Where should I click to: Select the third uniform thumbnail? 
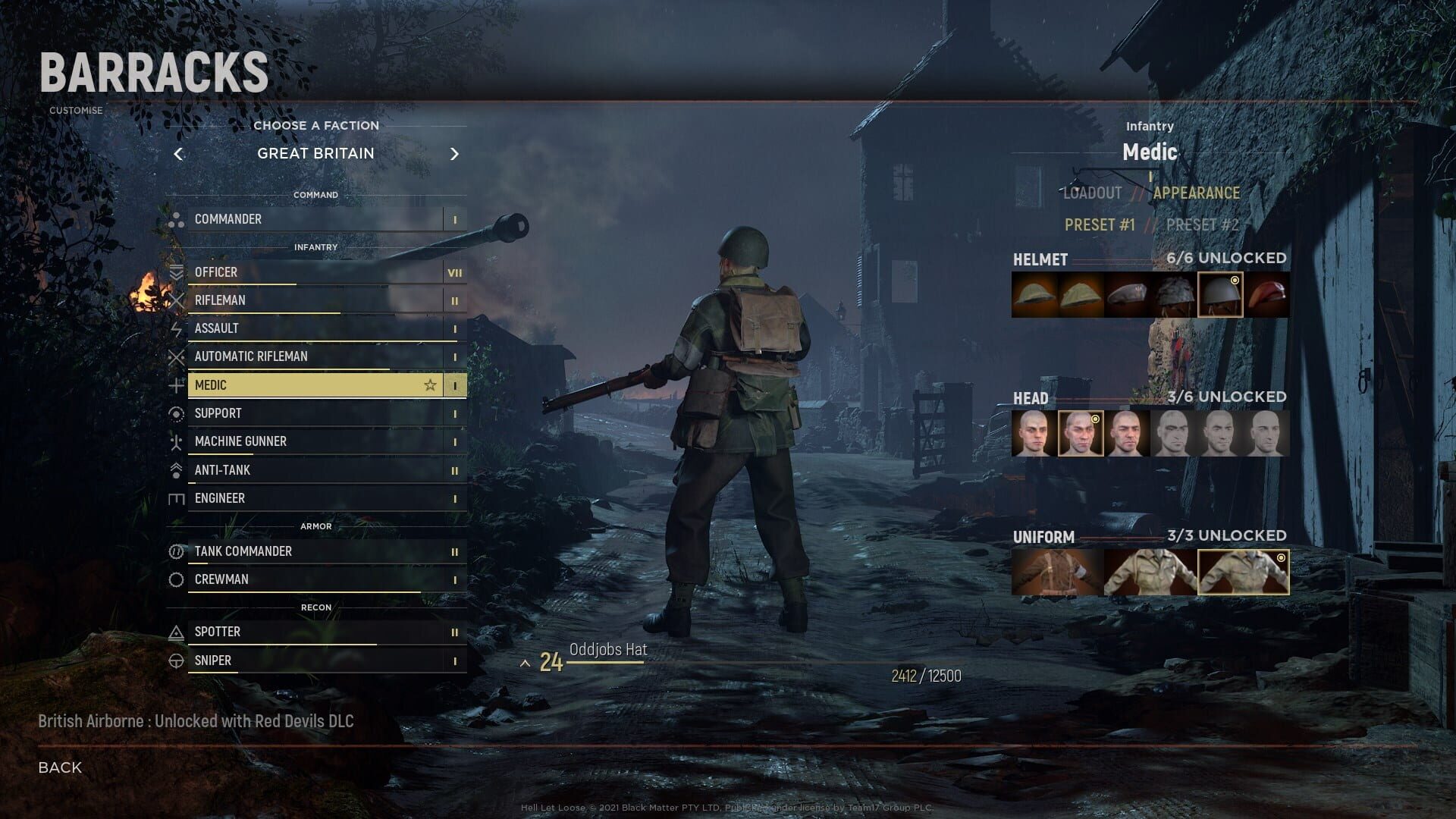[1244, 572]
